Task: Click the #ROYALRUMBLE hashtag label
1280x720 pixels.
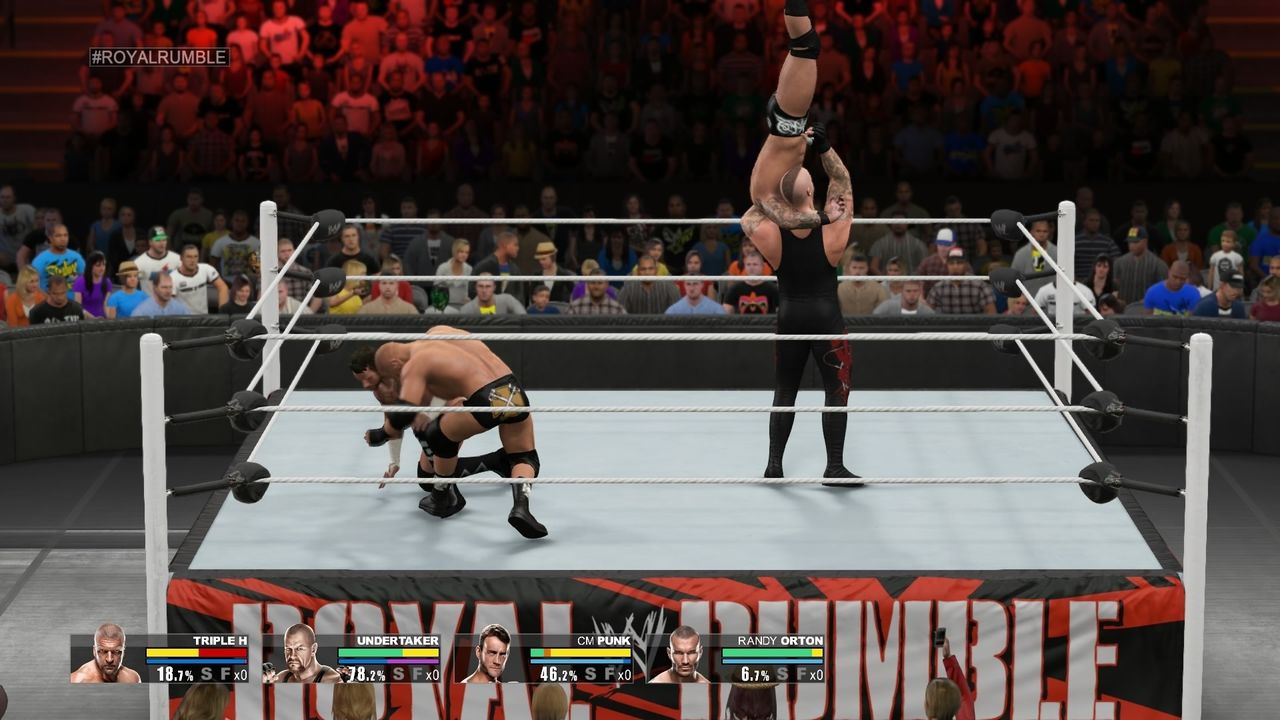Action: 159,57
